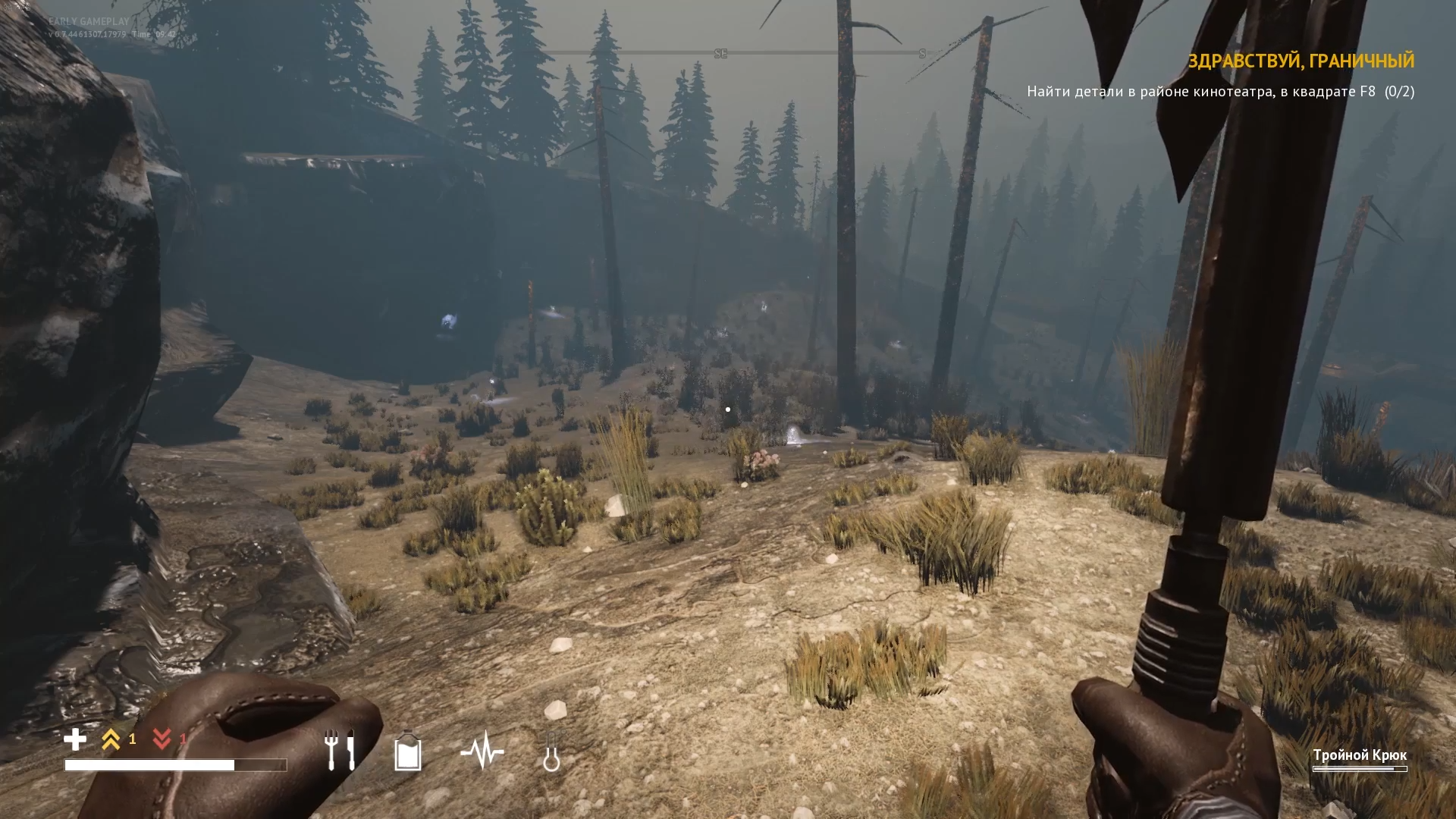Click the white plus health icon
Viewport: 1456px width, 819px height.
(75, 739)
